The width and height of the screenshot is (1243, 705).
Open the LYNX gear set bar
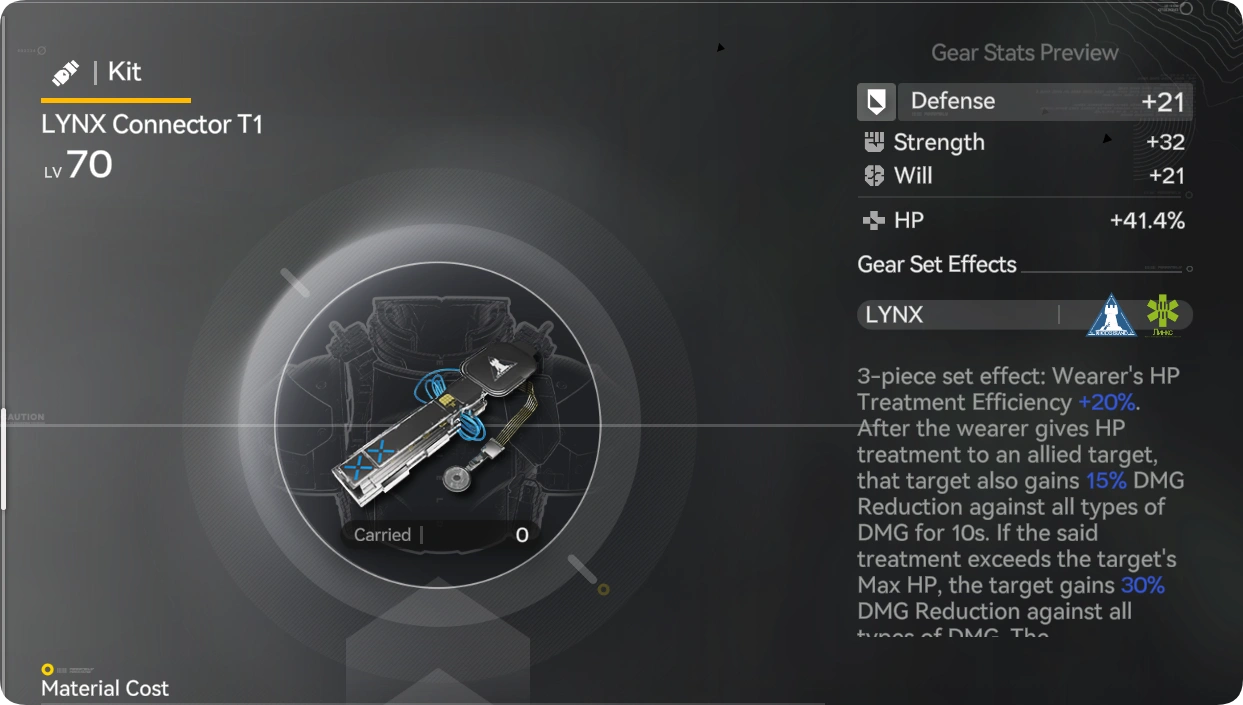click(1024, 315)
